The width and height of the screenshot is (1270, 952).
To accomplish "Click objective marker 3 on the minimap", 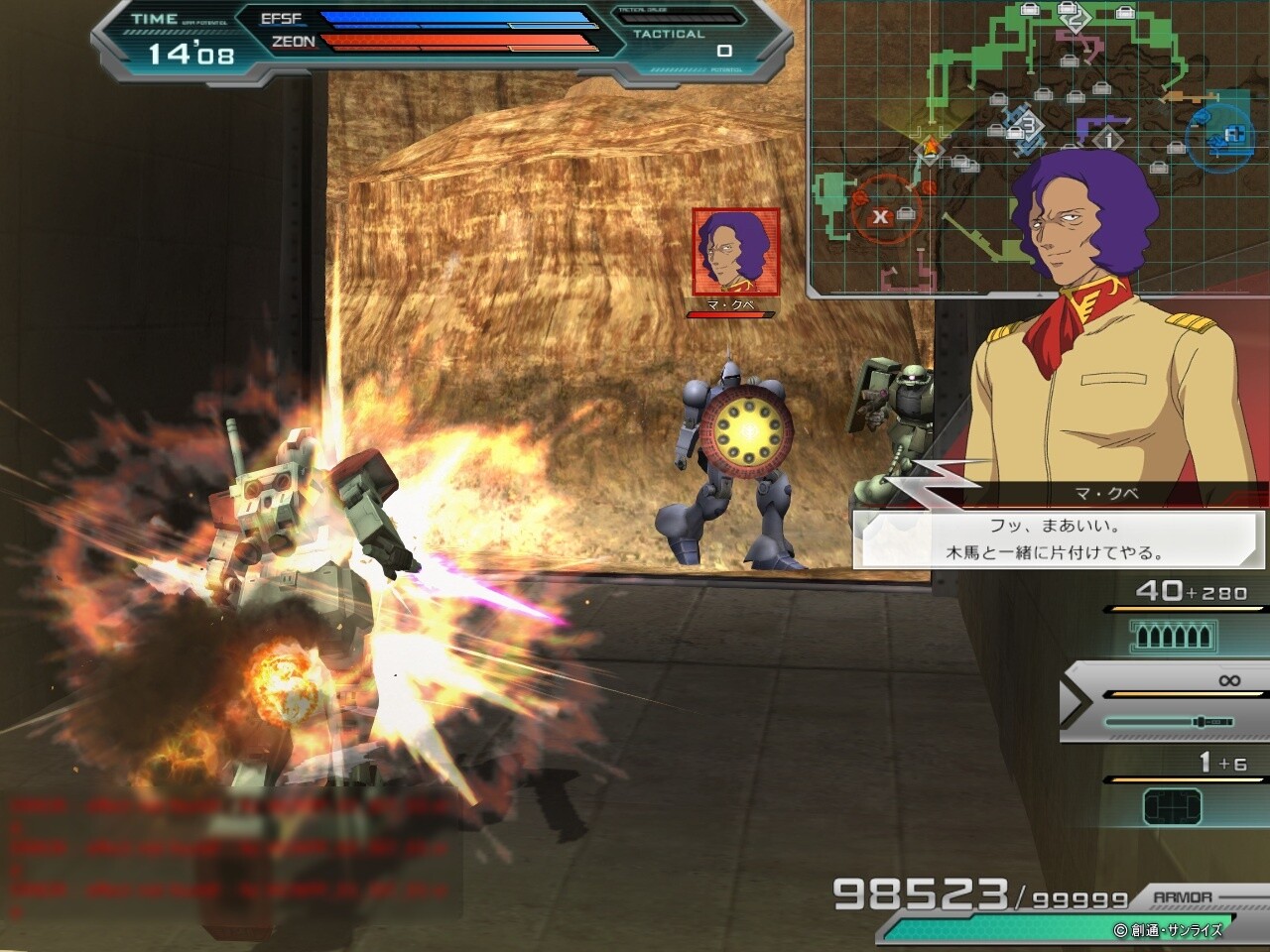I will (1029, 127).
